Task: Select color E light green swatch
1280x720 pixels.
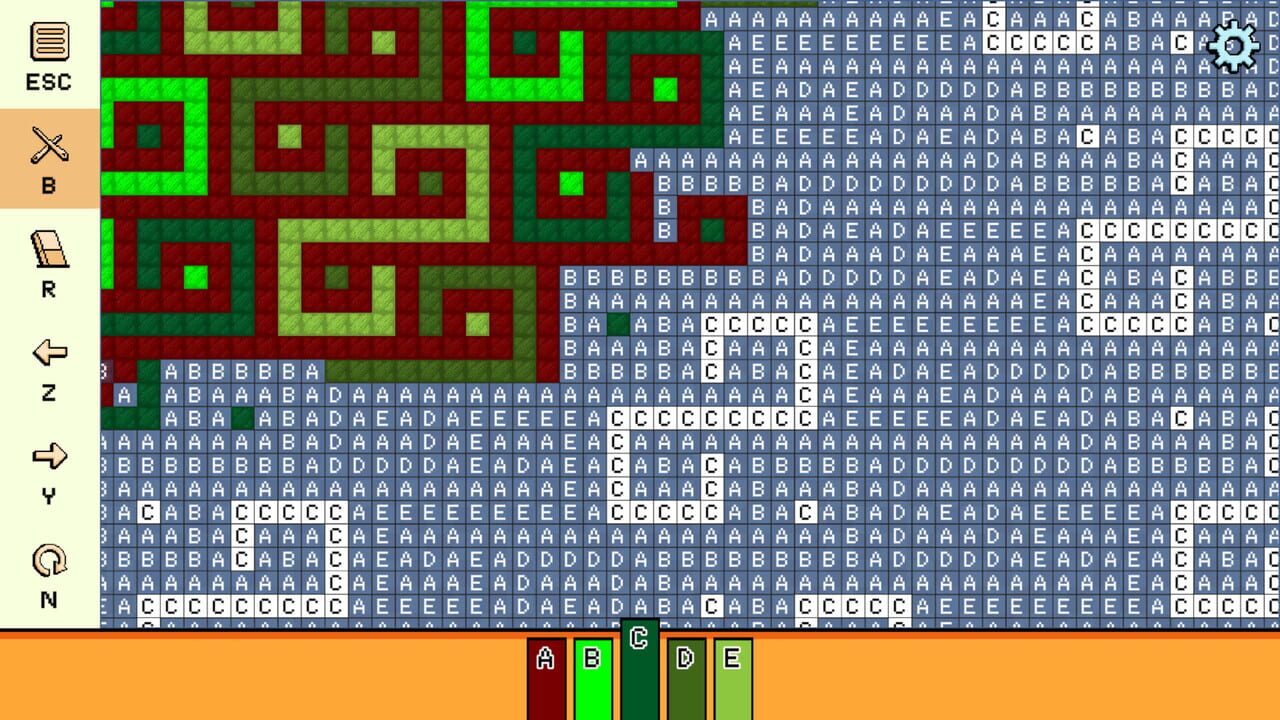Action: (x=731, y=678)
